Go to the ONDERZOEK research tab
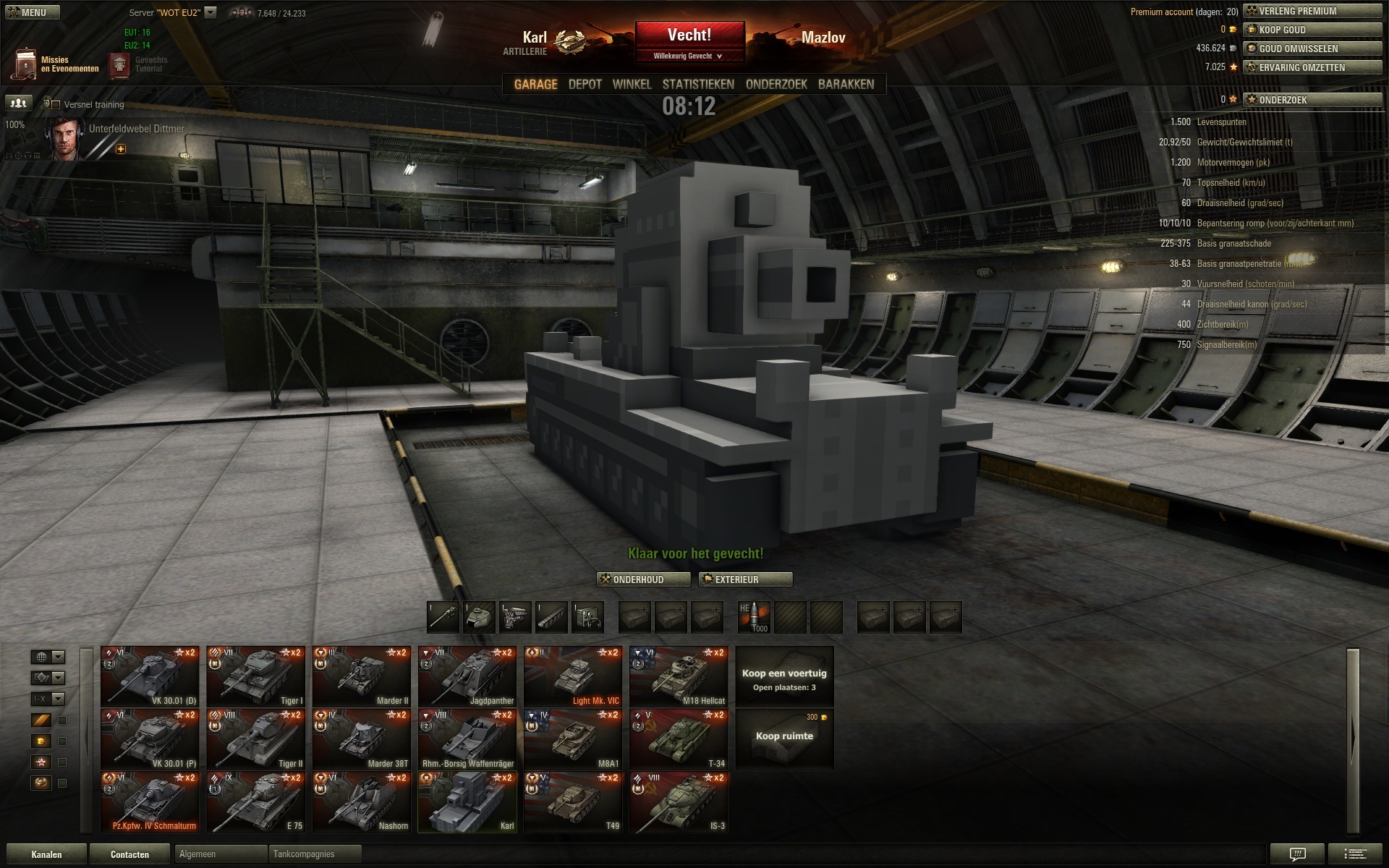 tap(776, 85)
